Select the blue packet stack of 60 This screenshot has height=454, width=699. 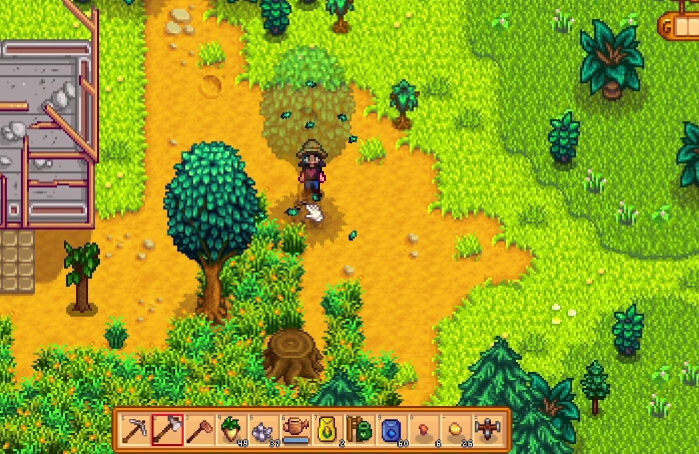coord(391,429)
